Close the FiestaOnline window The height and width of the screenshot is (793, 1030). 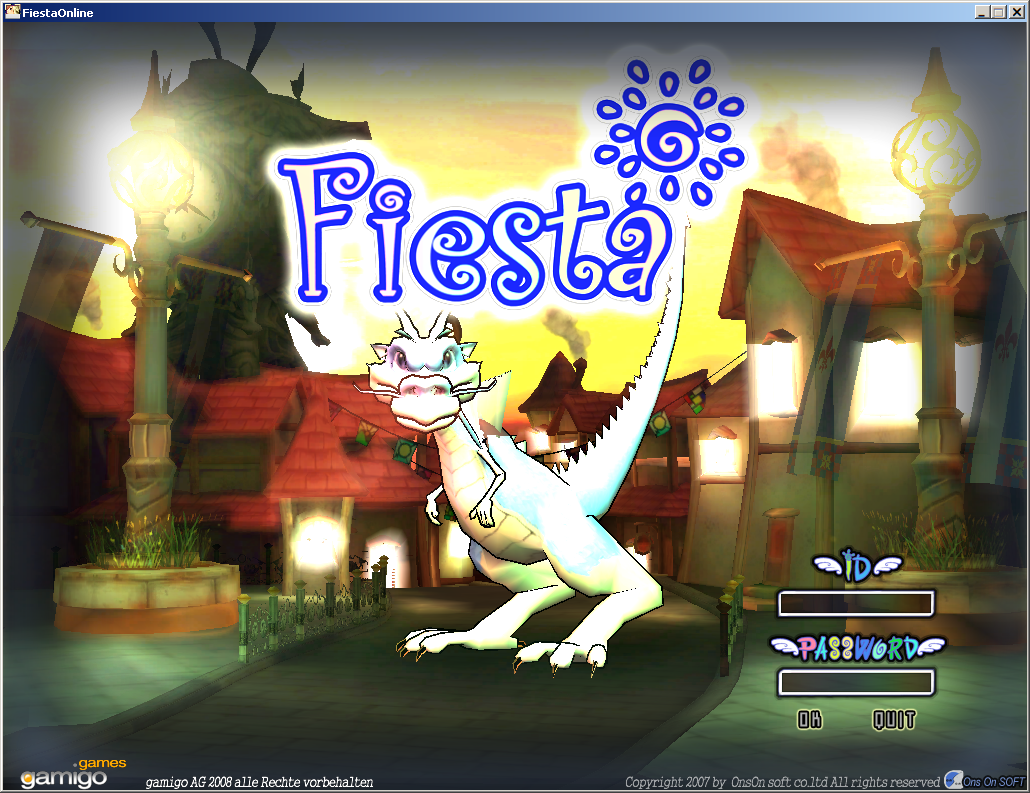pos(1015,12)
